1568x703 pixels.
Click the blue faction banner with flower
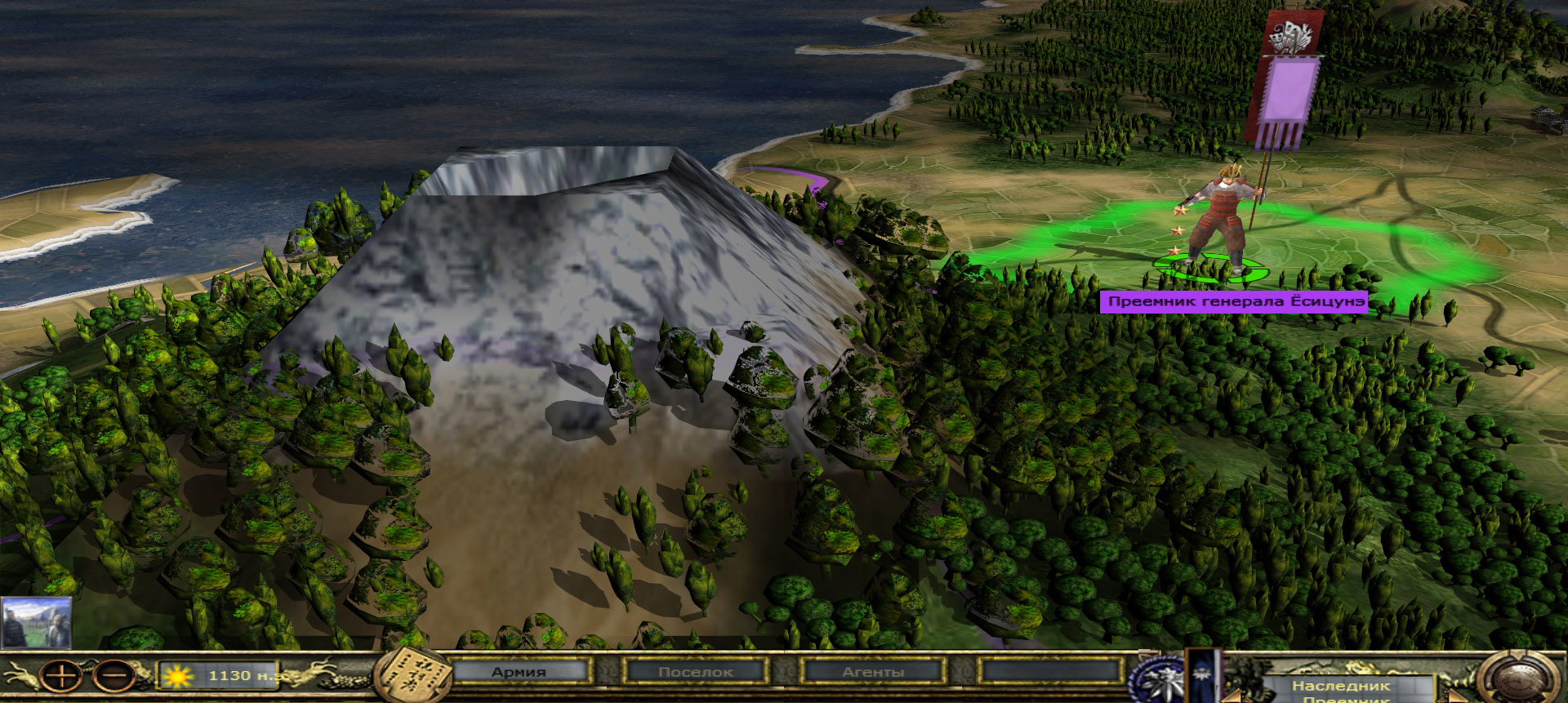pos(1203,677)
